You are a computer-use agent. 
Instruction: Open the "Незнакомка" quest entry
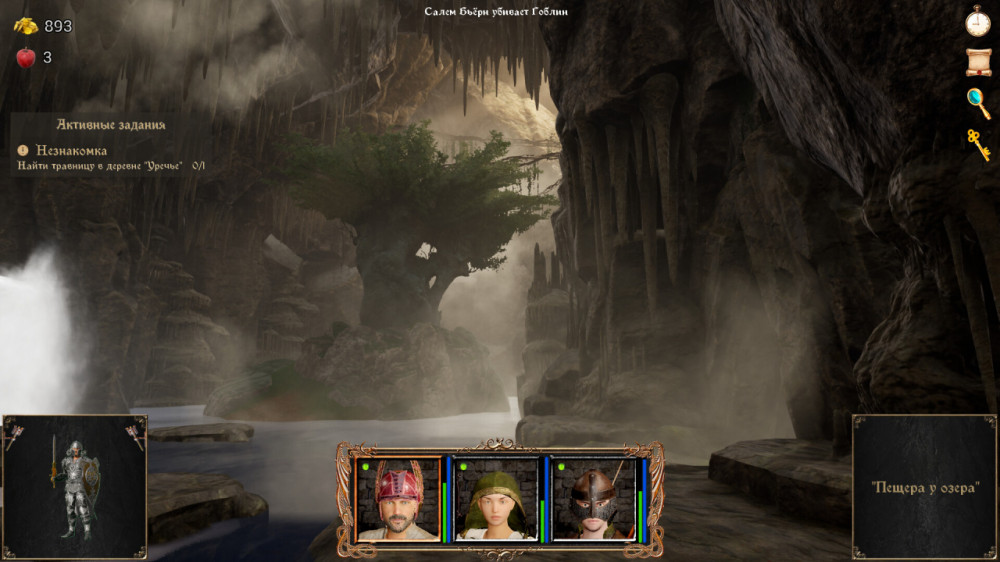pyautogui.click(x=71, y=150)
